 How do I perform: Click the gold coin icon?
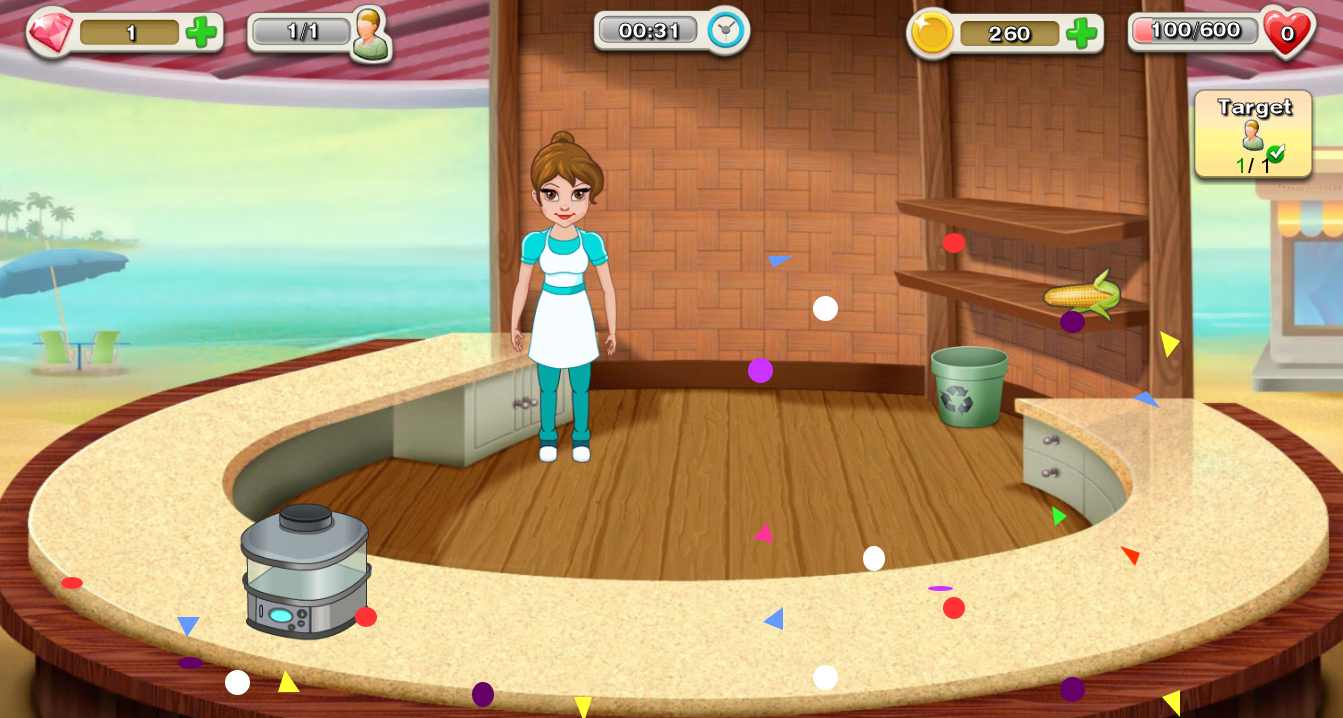point(932,35)
